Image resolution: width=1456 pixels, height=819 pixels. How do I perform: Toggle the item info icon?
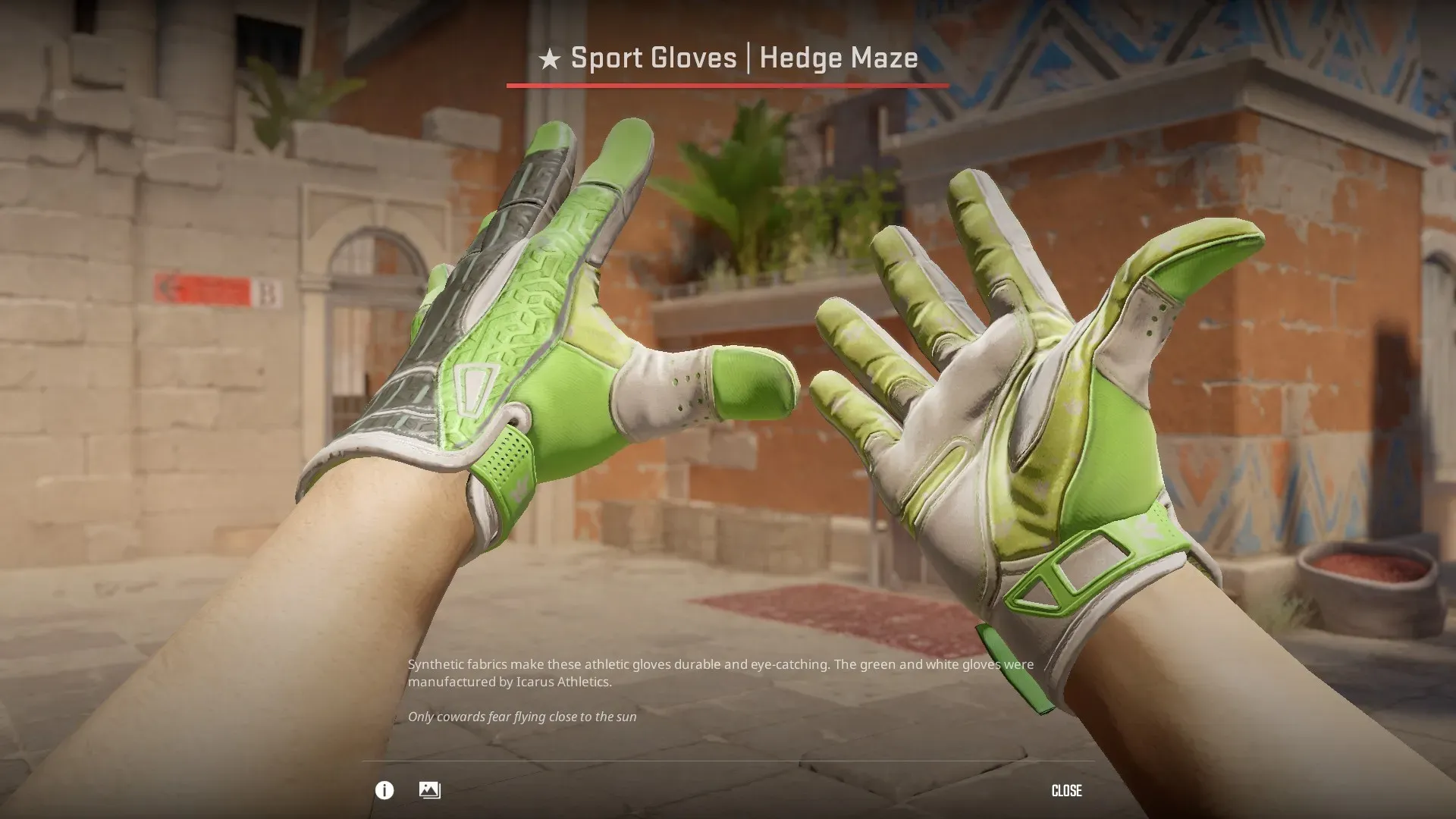pyautogui.click(x=384, y=791)
